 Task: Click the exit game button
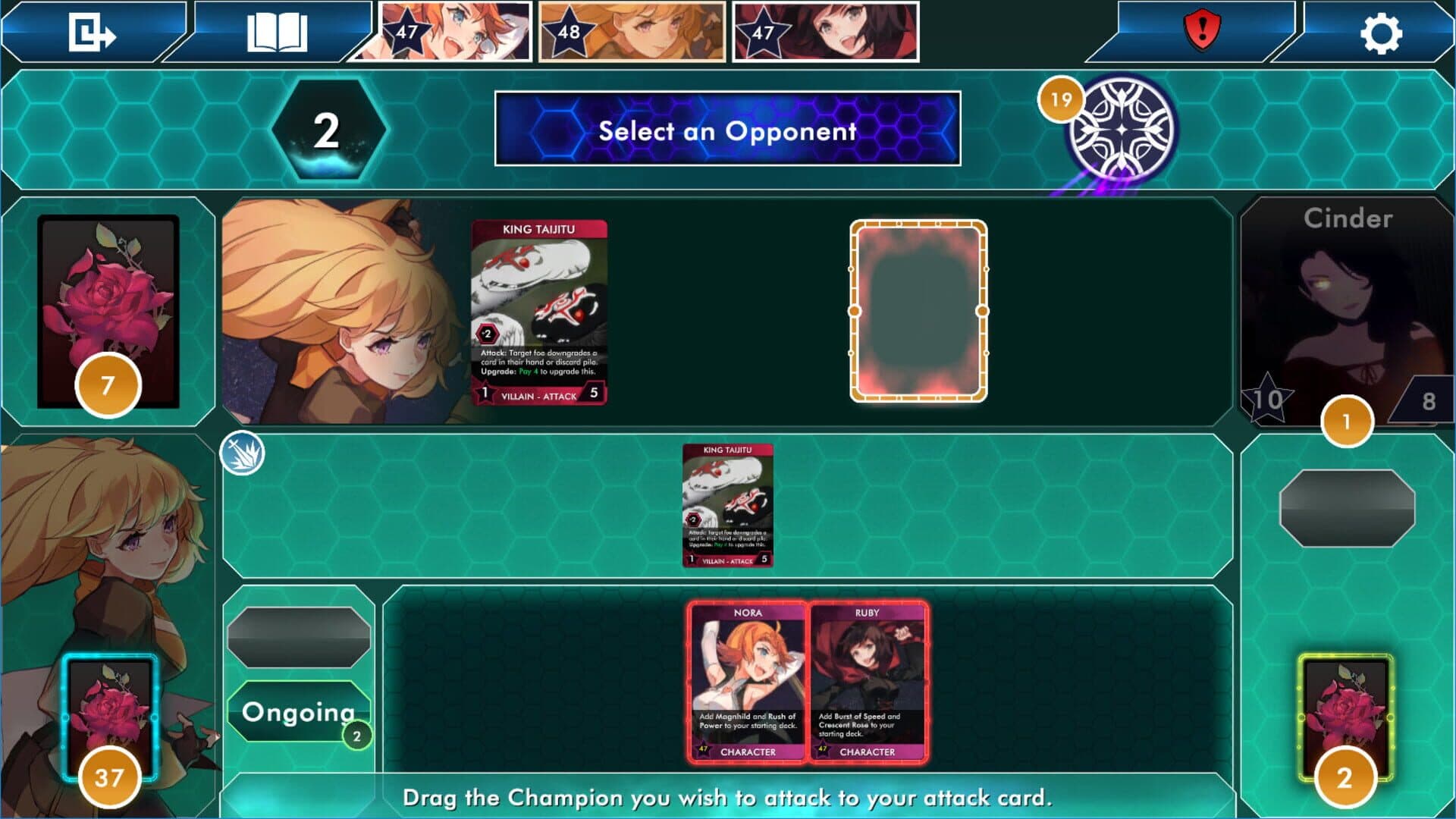(x=92, y=33)
